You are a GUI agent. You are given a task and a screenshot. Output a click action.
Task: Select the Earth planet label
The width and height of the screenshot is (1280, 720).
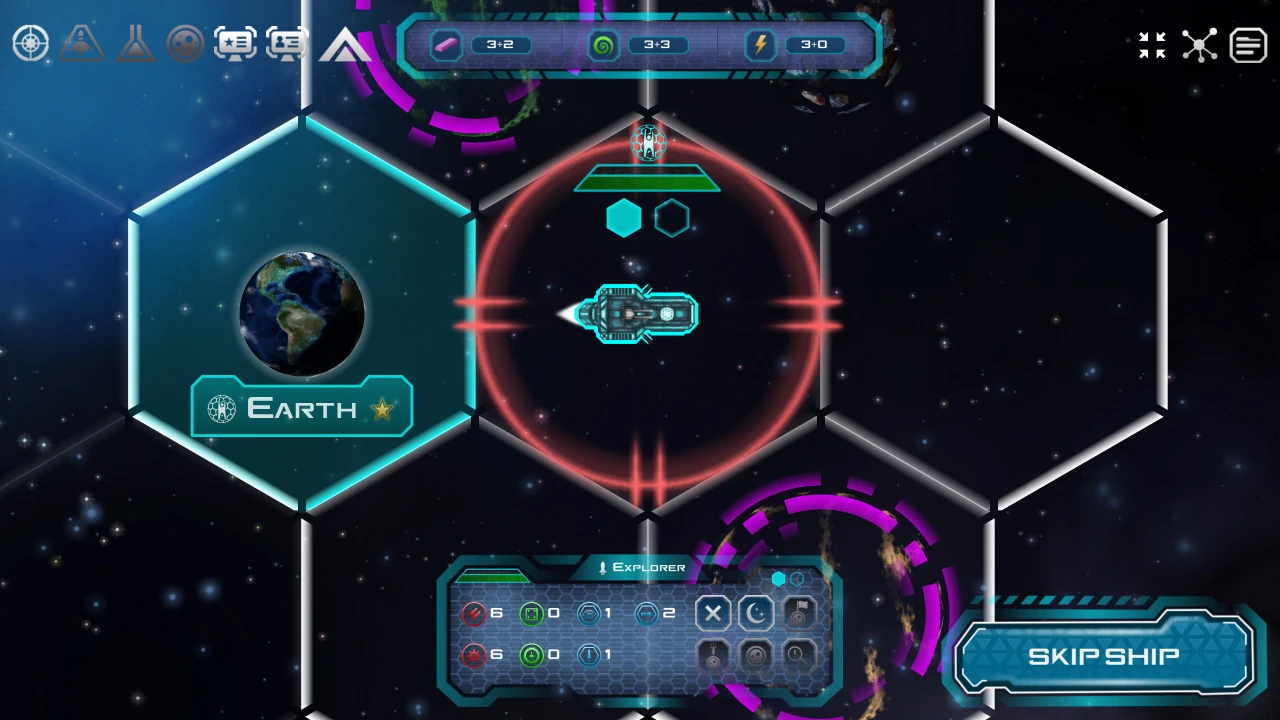(300, 408)
